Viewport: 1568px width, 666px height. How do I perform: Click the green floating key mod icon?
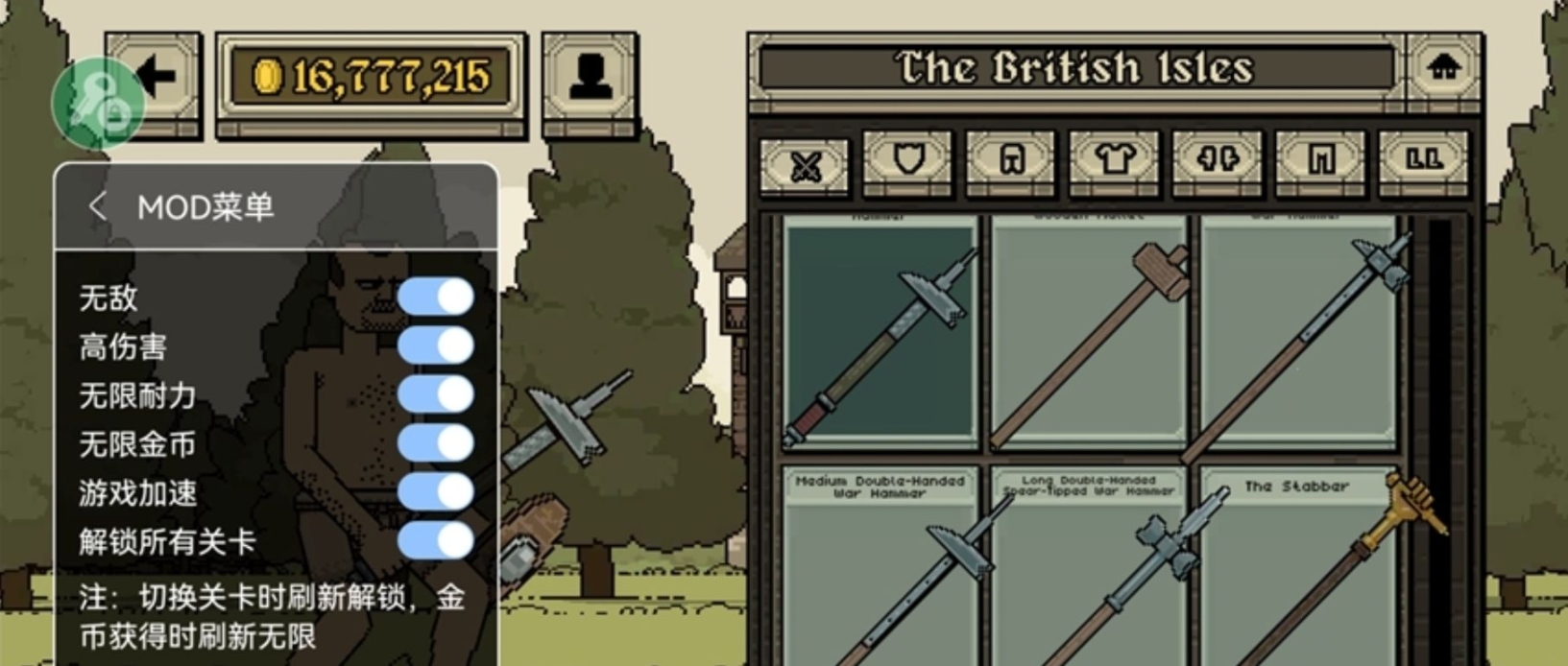97,104
